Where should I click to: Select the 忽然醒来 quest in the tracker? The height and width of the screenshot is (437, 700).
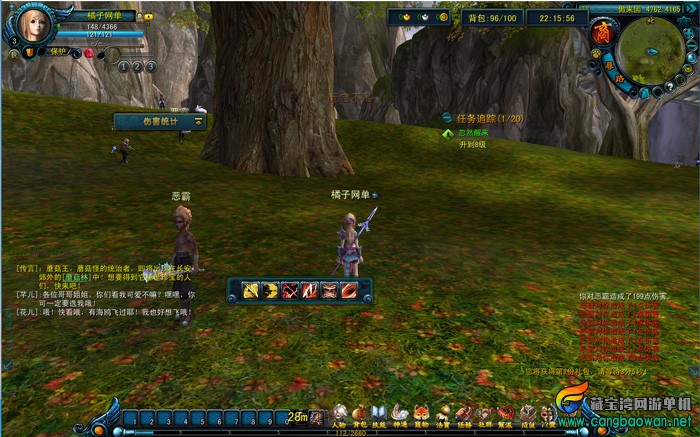click(473, 132)
